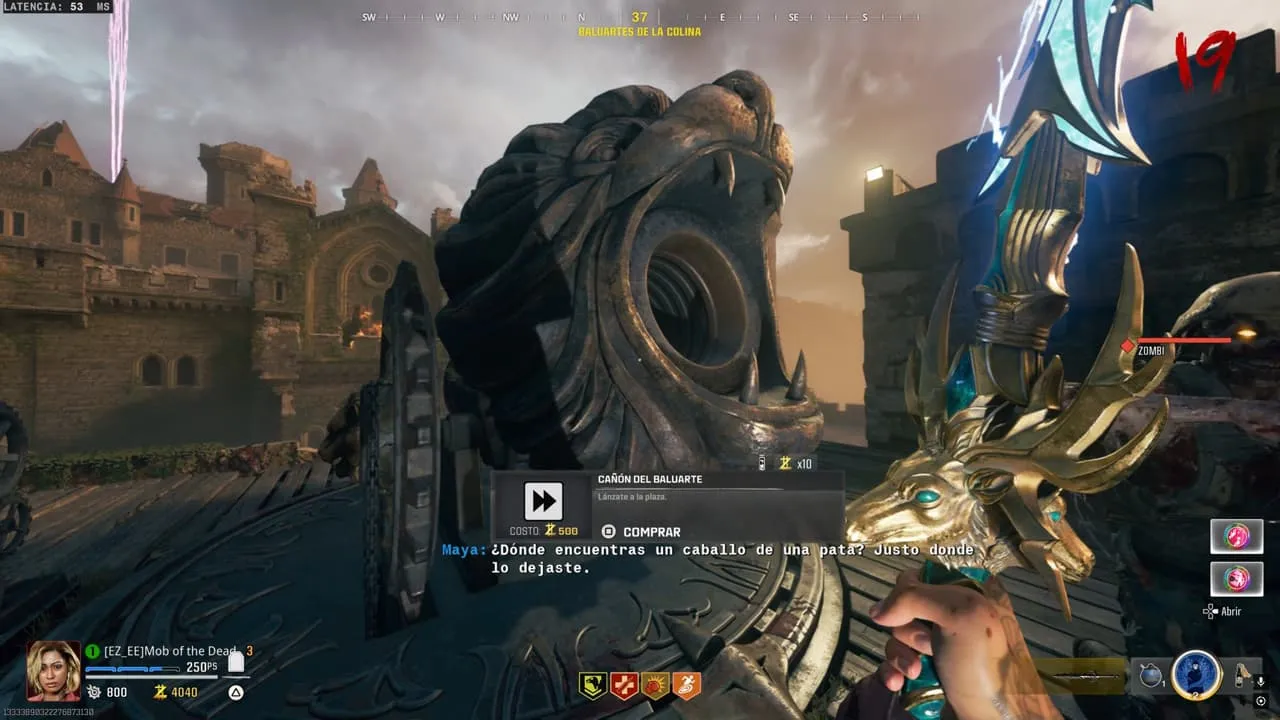Screen dimensions: 1280x720
Task: Select the Cañón del Baluarte fast-forward icon
Action: pos(543,501)
